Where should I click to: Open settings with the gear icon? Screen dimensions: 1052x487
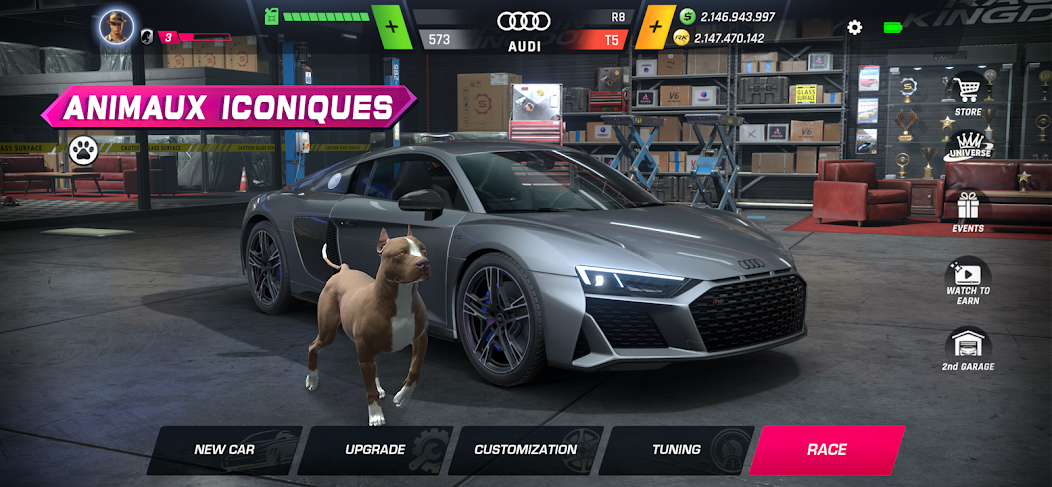point(854,27)
